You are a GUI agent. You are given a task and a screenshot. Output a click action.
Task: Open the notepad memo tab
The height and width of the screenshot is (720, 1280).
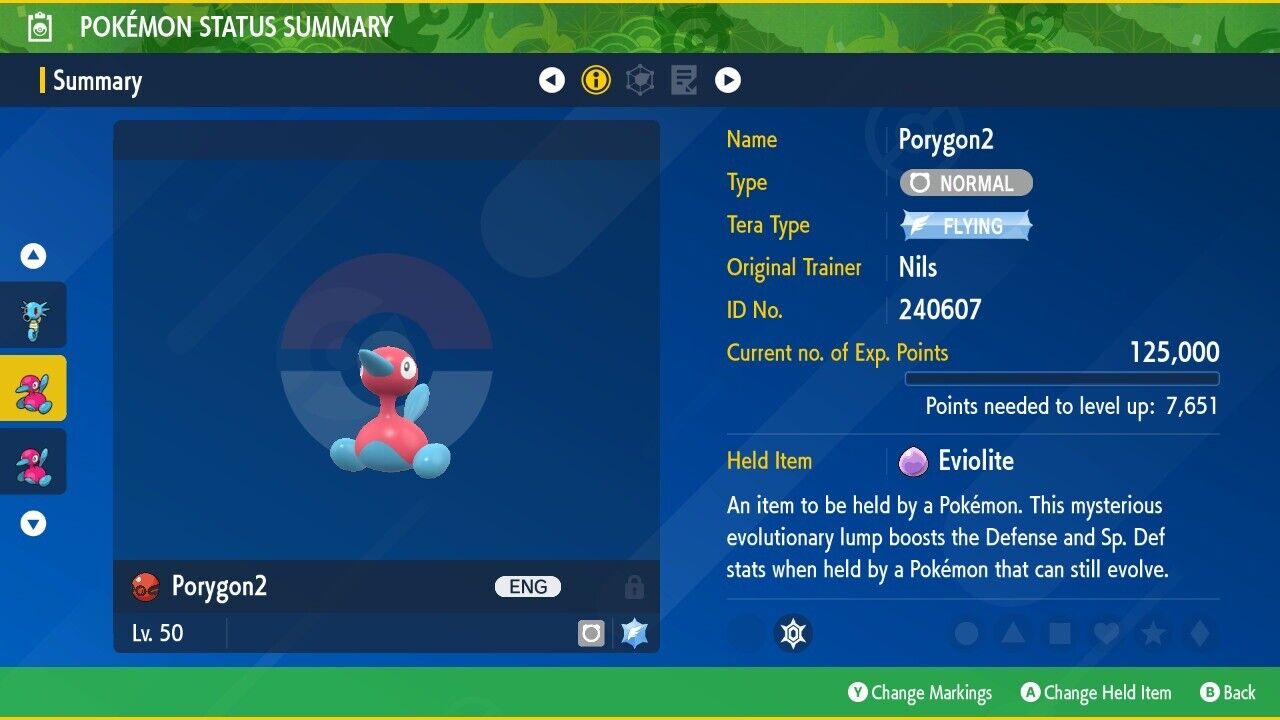click(684, 80)
